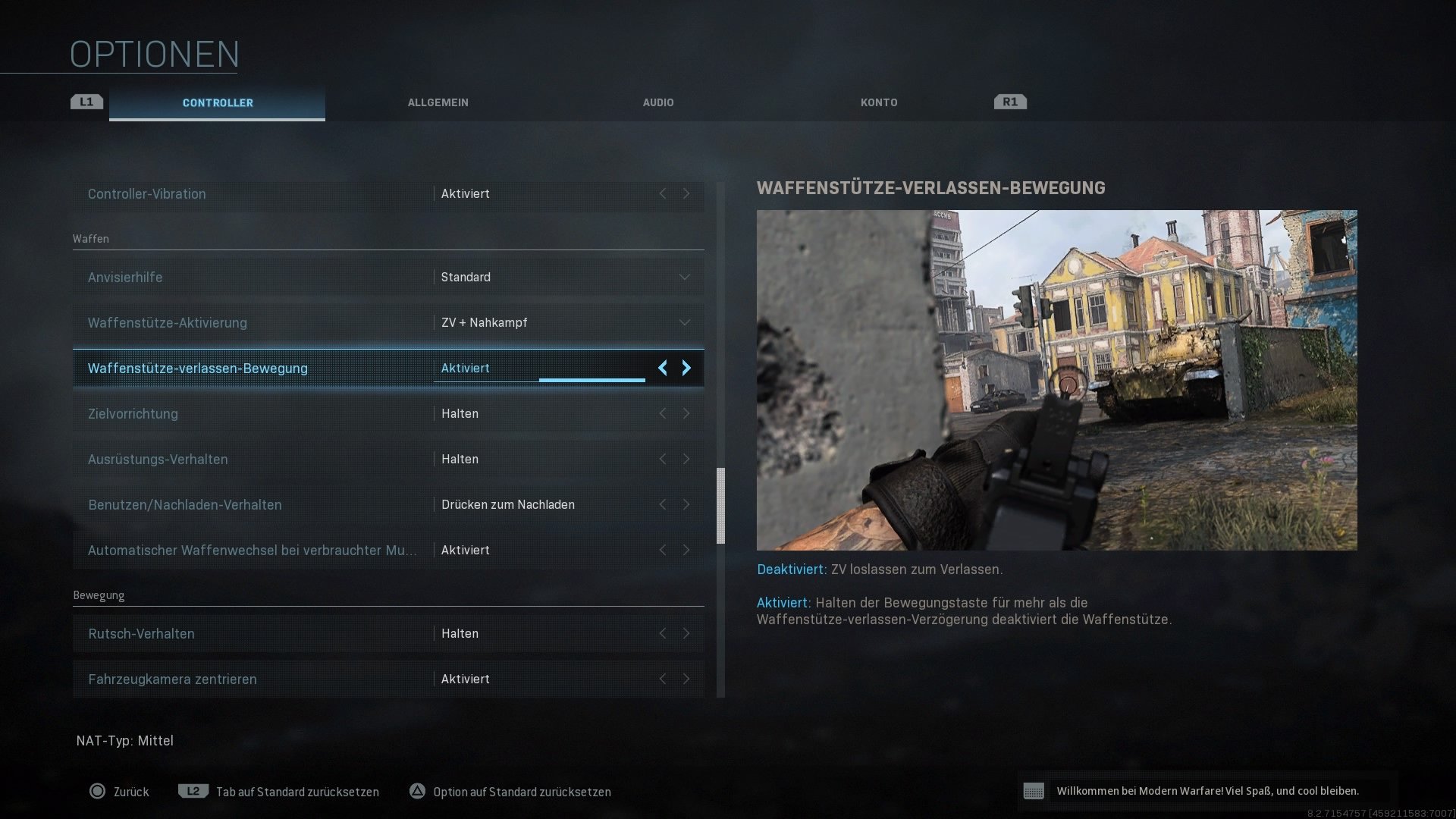Click the Circle button icon next to Zurück

(x=98, y=791)
